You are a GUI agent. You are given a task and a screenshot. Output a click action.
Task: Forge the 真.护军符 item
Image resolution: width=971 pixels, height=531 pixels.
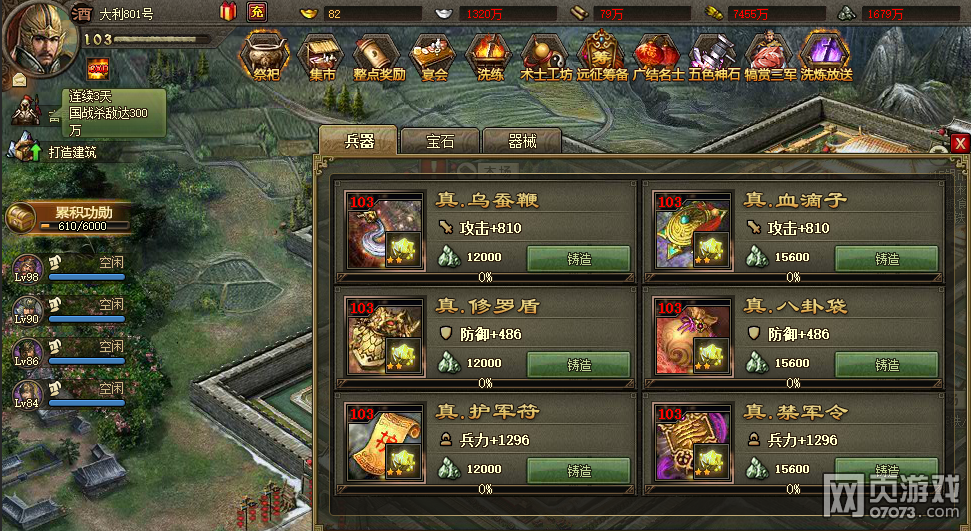pyautogui.click(x=578, y=471)
